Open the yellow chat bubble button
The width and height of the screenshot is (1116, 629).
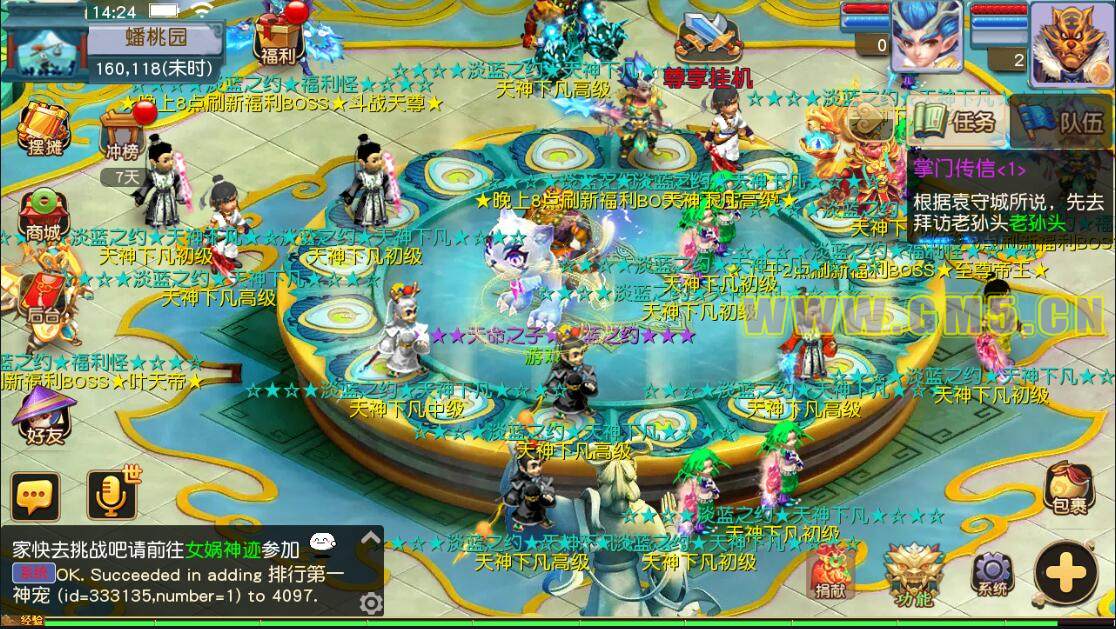coord(36,496)
